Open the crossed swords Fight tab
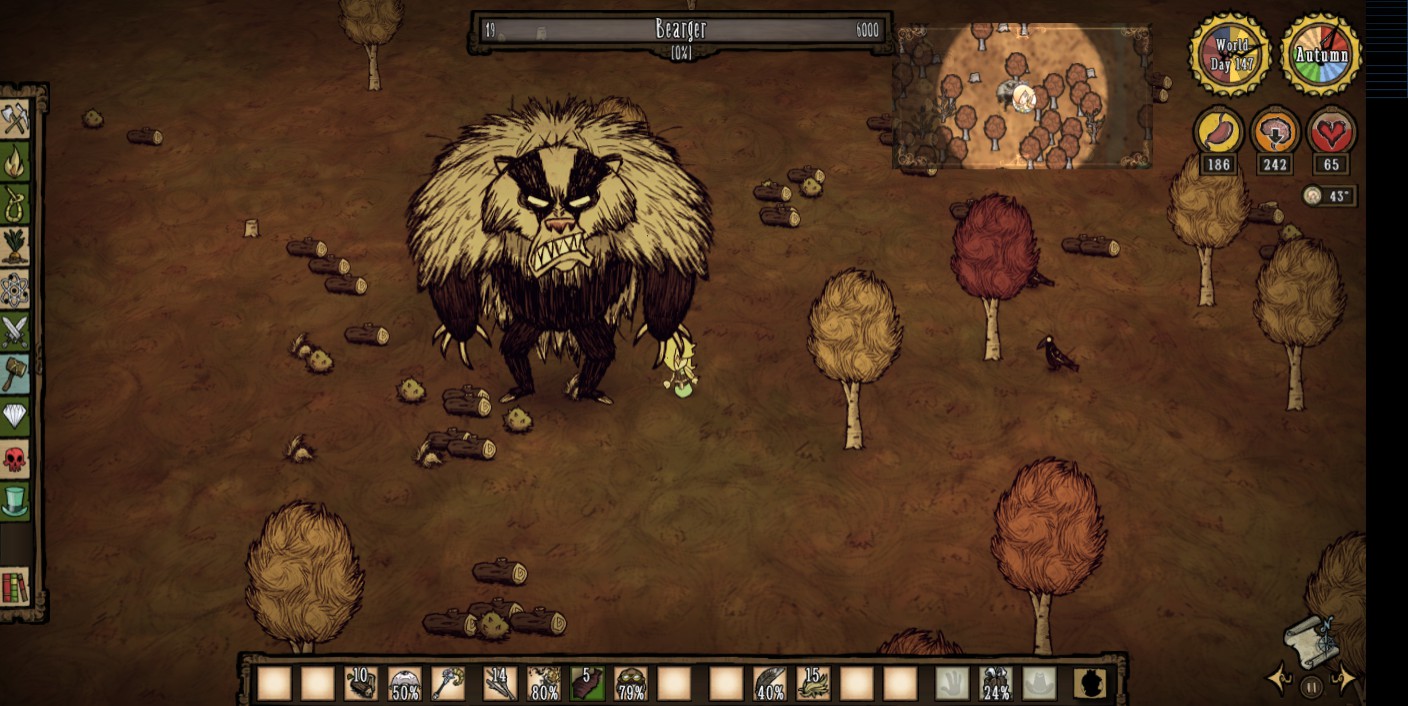This screenshot has width=1408, height=706. point(15,331)
